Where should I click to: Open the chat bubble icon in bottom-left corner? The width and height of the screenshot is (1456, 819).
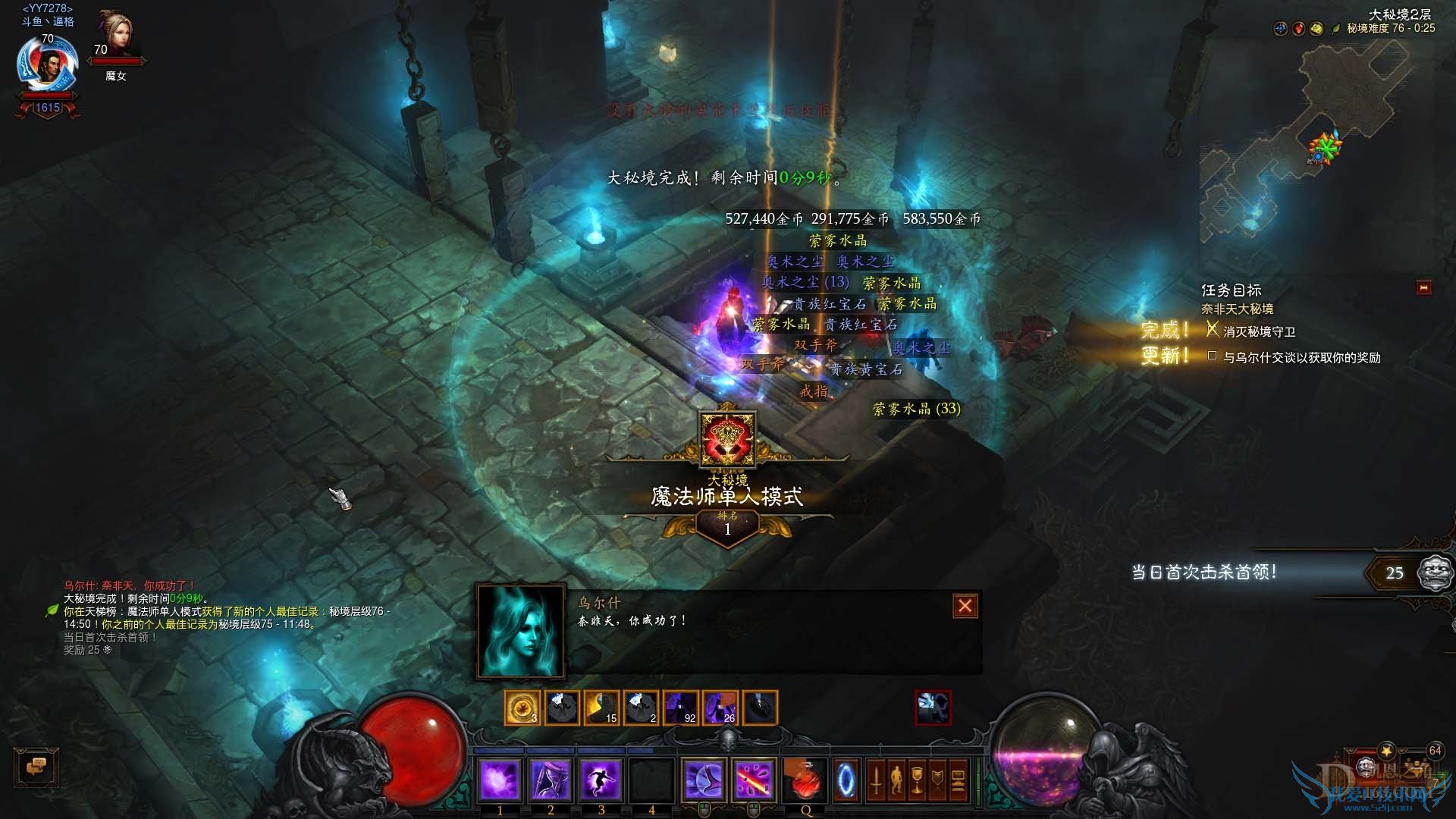[36, 767]
